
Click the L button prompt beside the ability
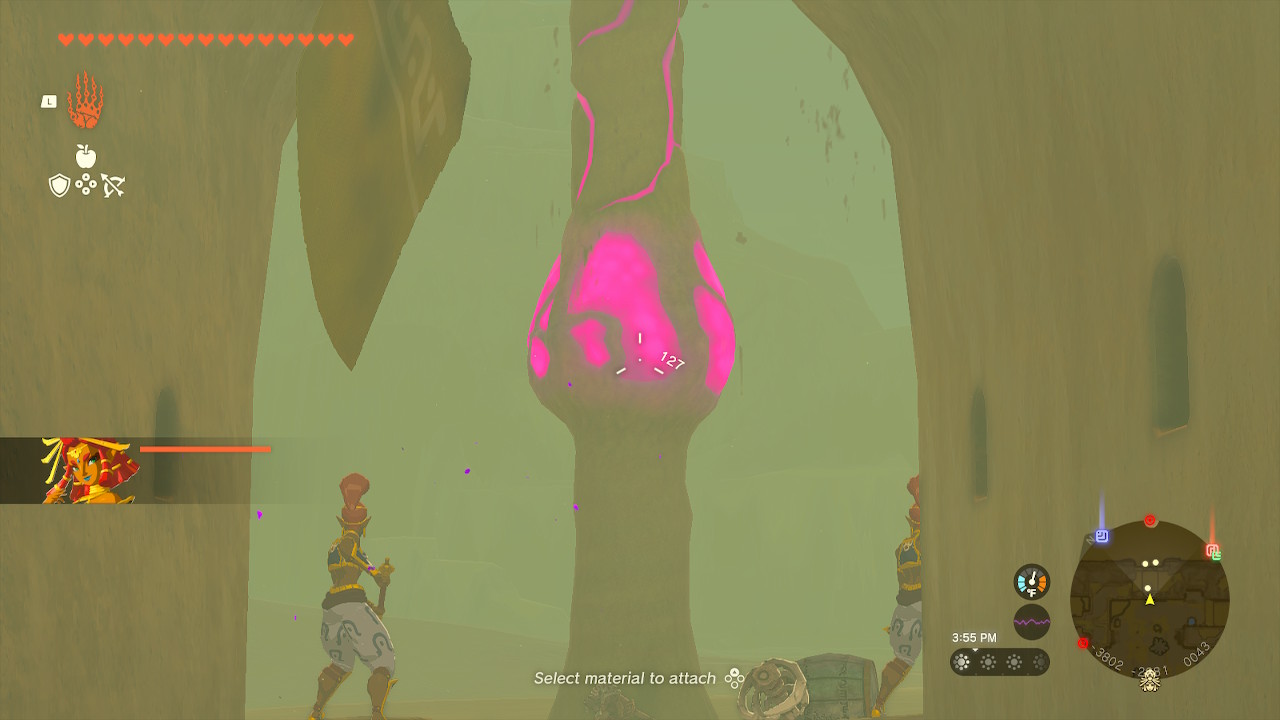point(48,101)
